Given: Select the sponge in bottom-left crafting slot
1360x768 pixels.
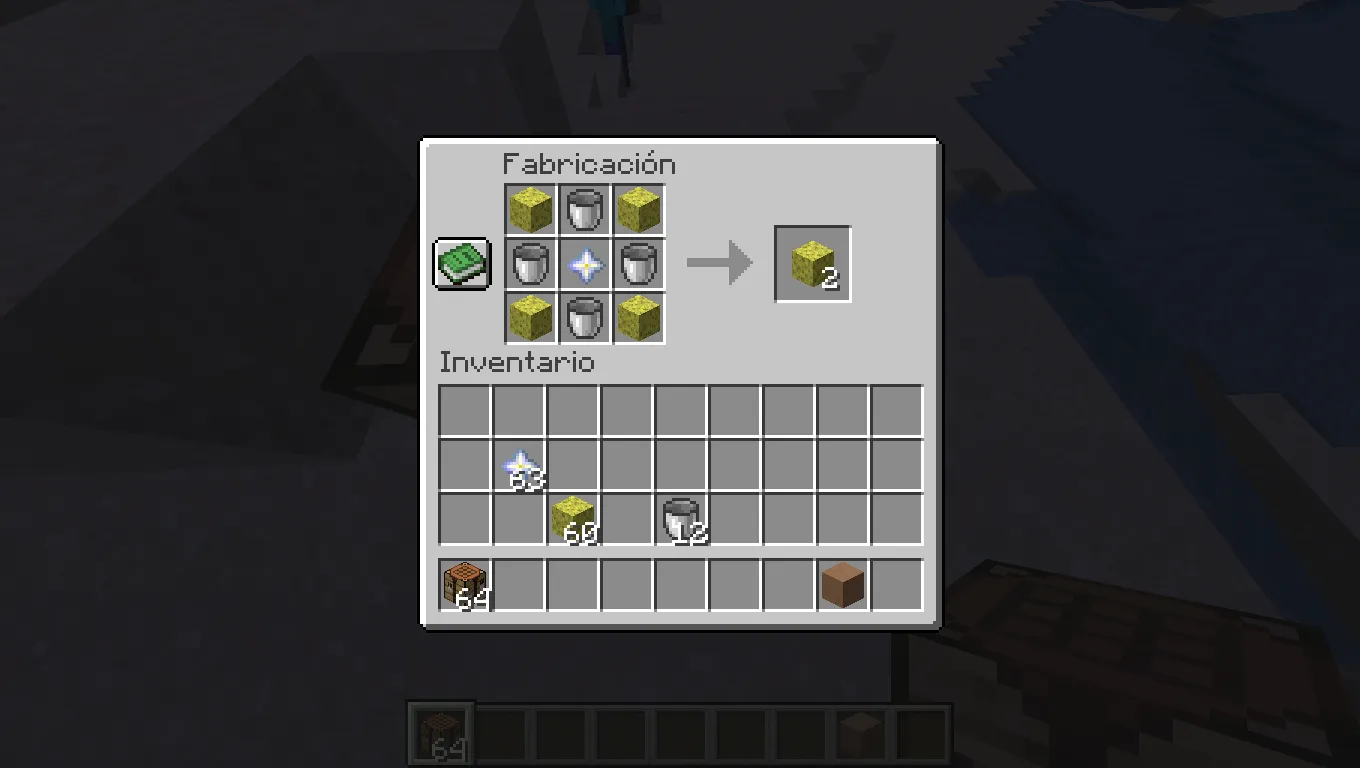Looking at the screenshot, I should 530,317.
